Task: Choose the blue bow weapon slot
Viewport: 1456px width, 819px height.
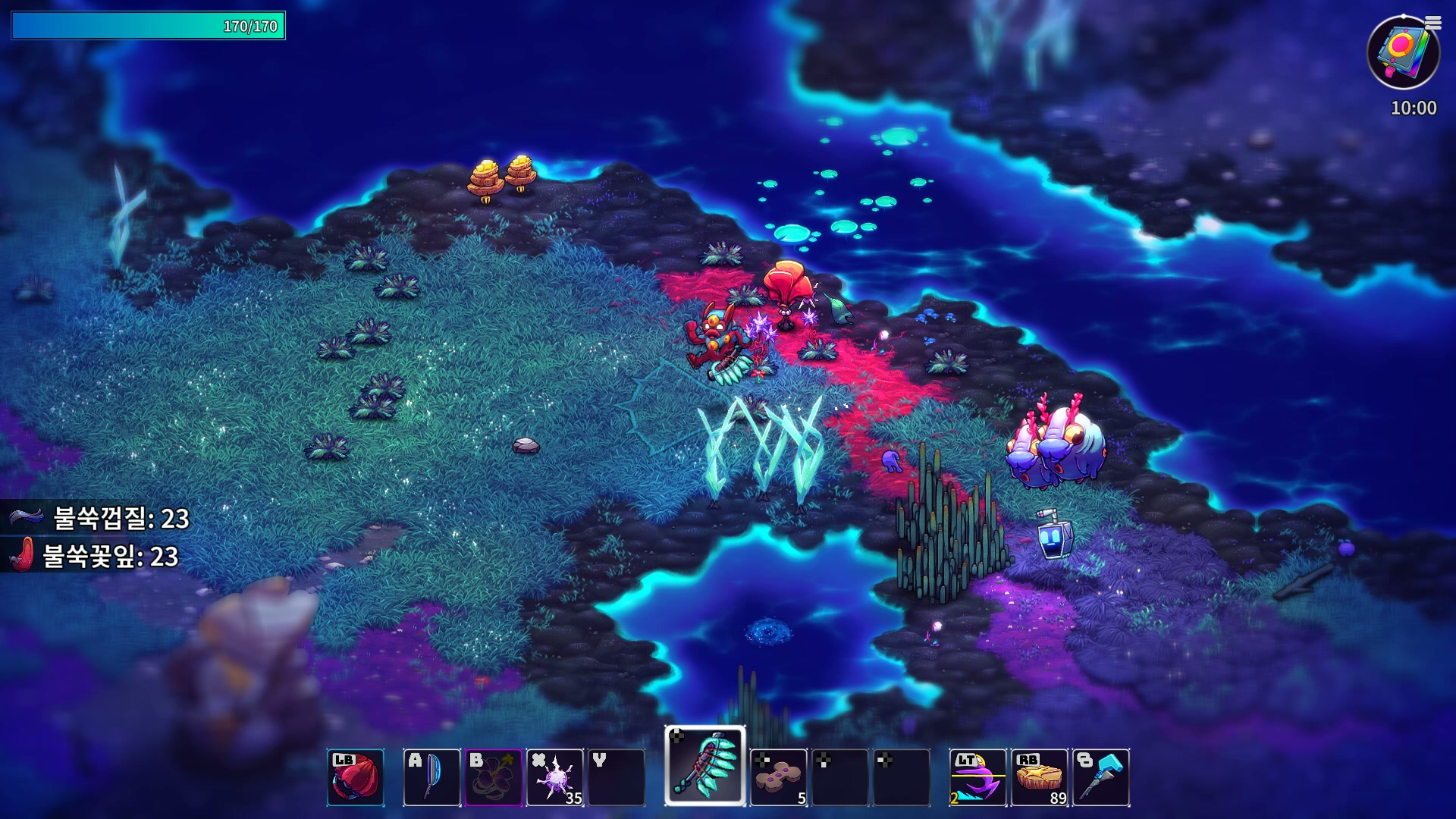Action: click(431, 777)
